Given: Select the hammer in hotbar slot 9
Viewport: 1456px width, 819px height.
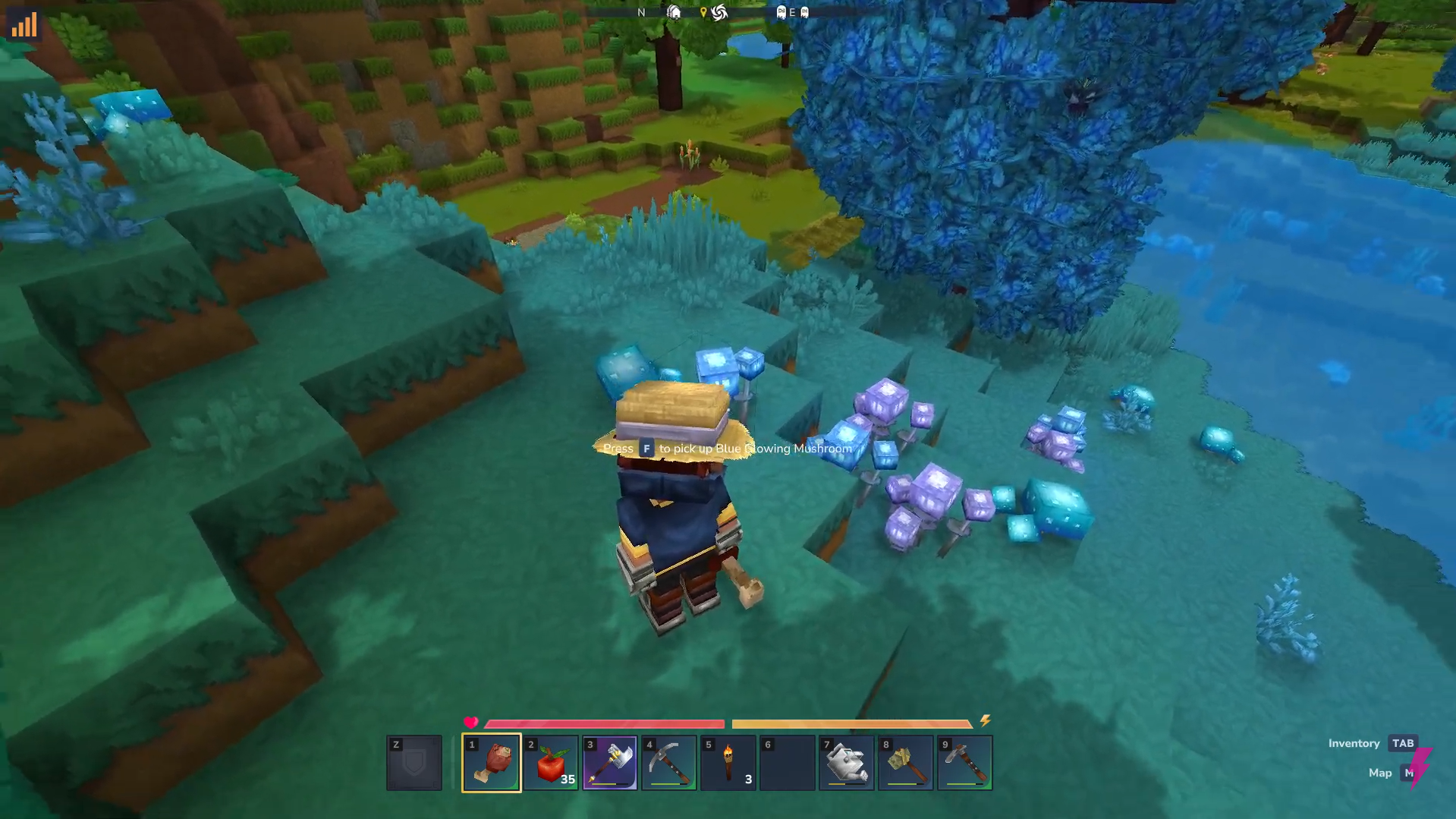Looking at the screenshot, I should coord(964,761).
